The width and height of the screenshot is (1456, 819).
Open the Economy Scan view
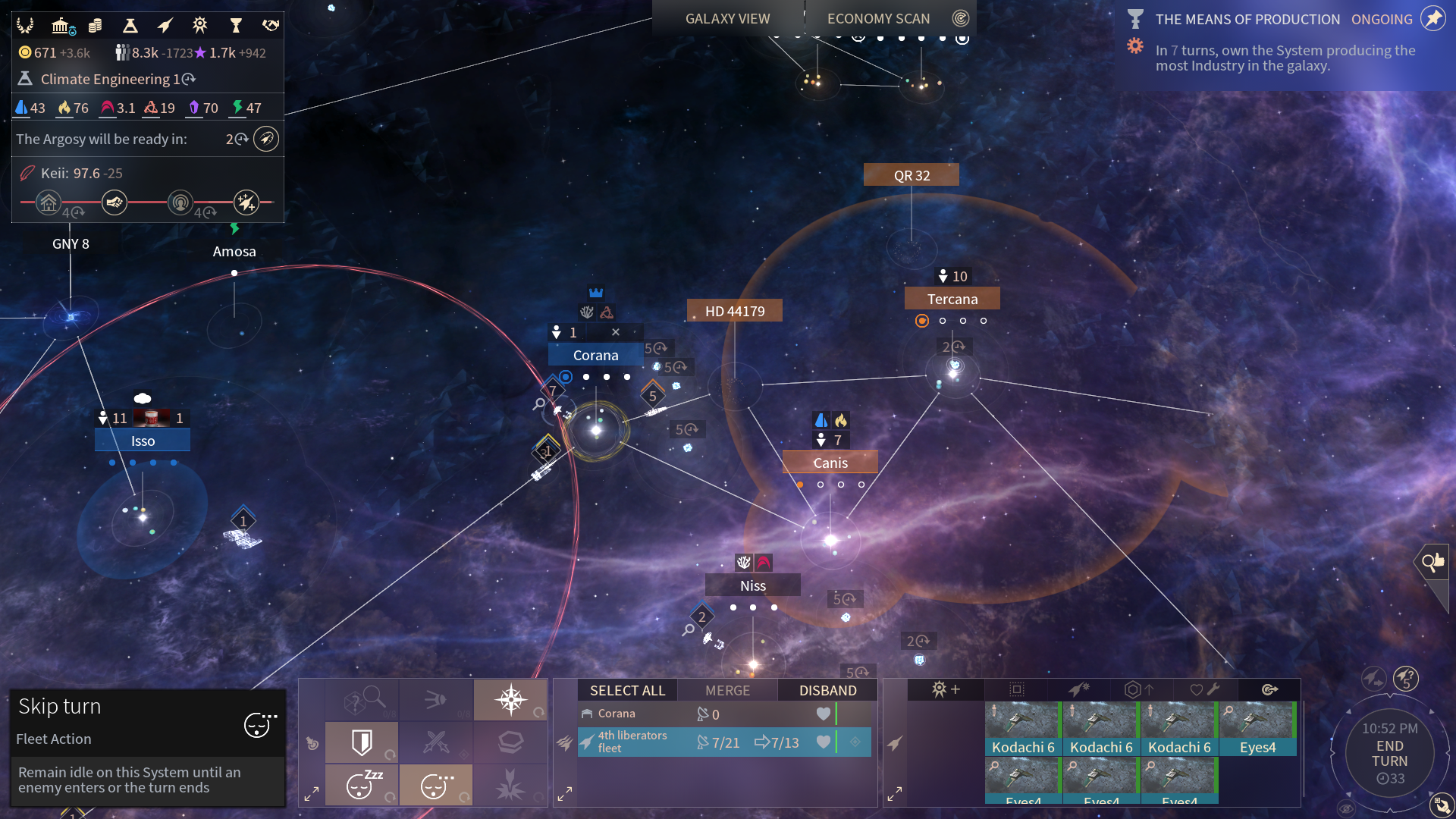[878, 19]
